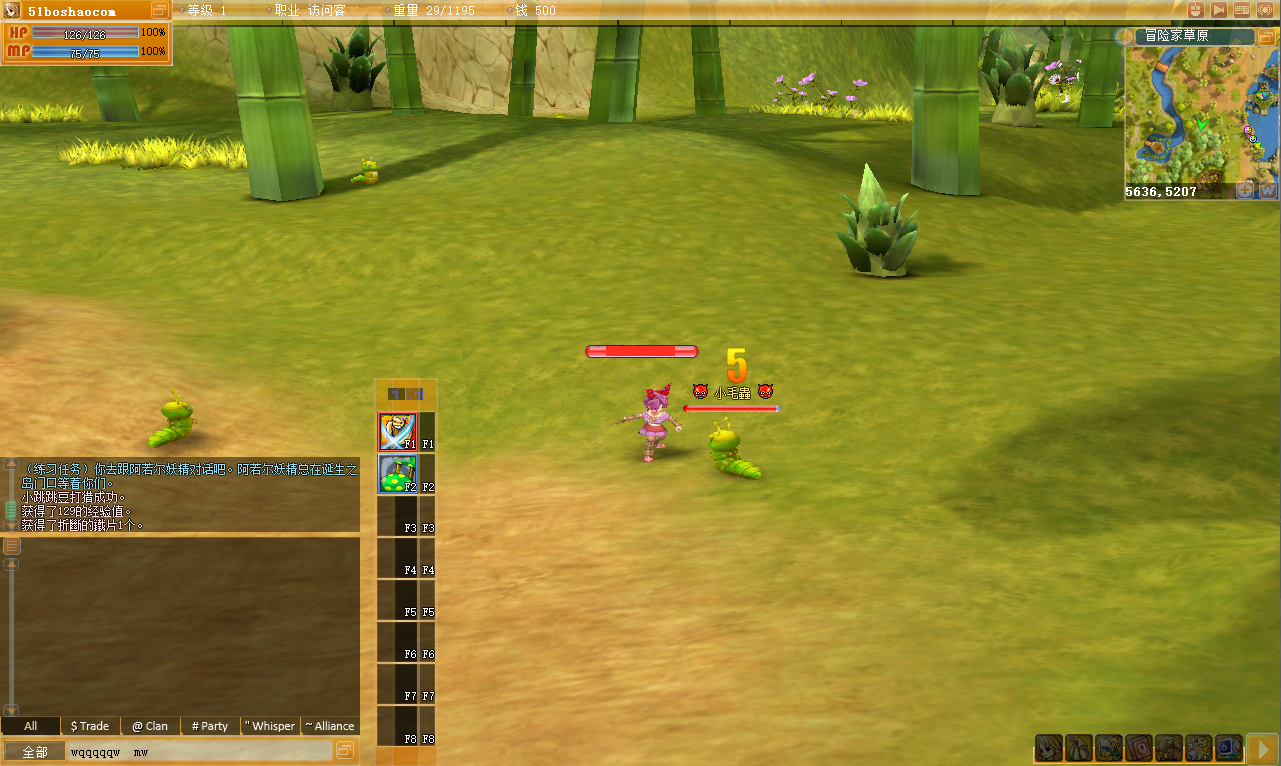Open the 全部 chat channel selector
1281x766 pixels.
click(35, 751)
